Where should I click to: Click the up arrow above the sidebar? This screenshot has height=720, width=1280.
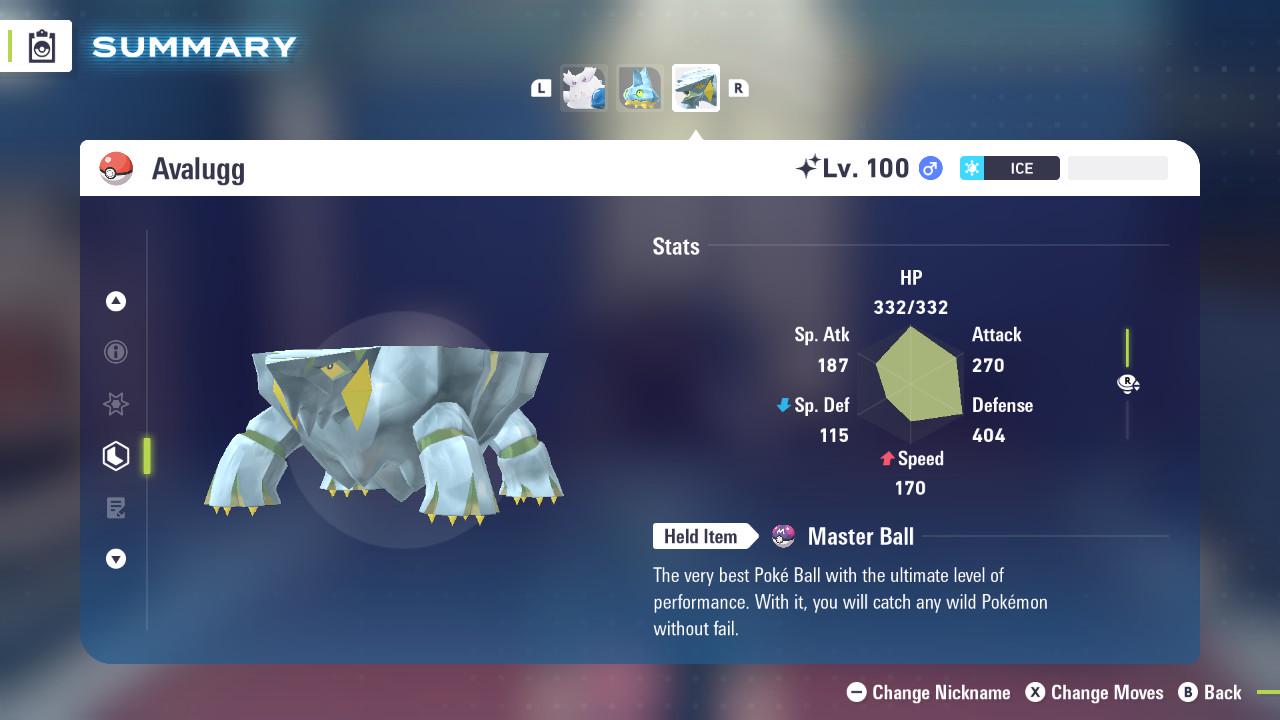[x=116, y=301]
